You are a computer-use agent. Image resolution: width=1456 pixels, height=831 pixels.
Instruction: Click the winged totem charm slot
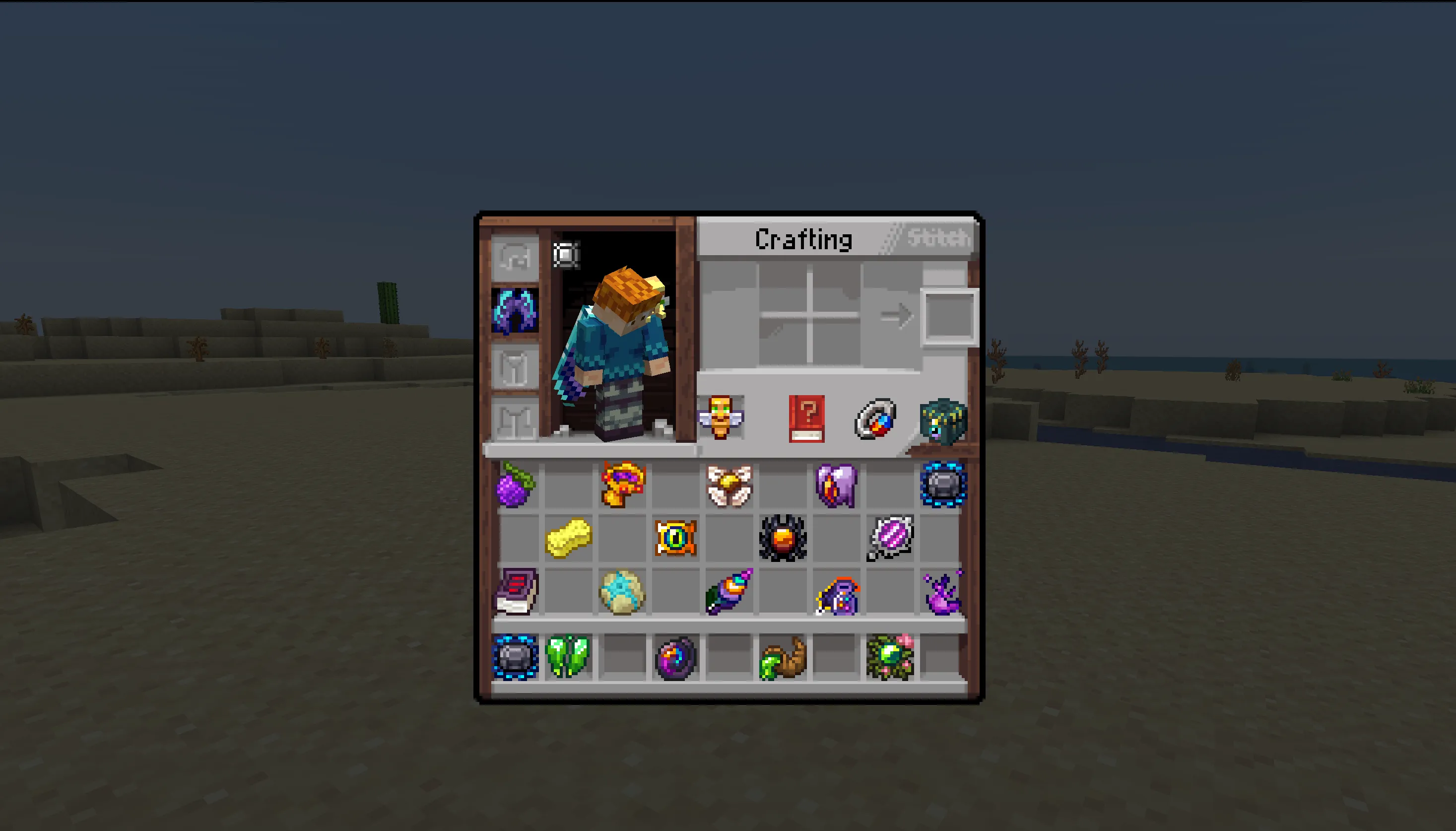(721, 419)
